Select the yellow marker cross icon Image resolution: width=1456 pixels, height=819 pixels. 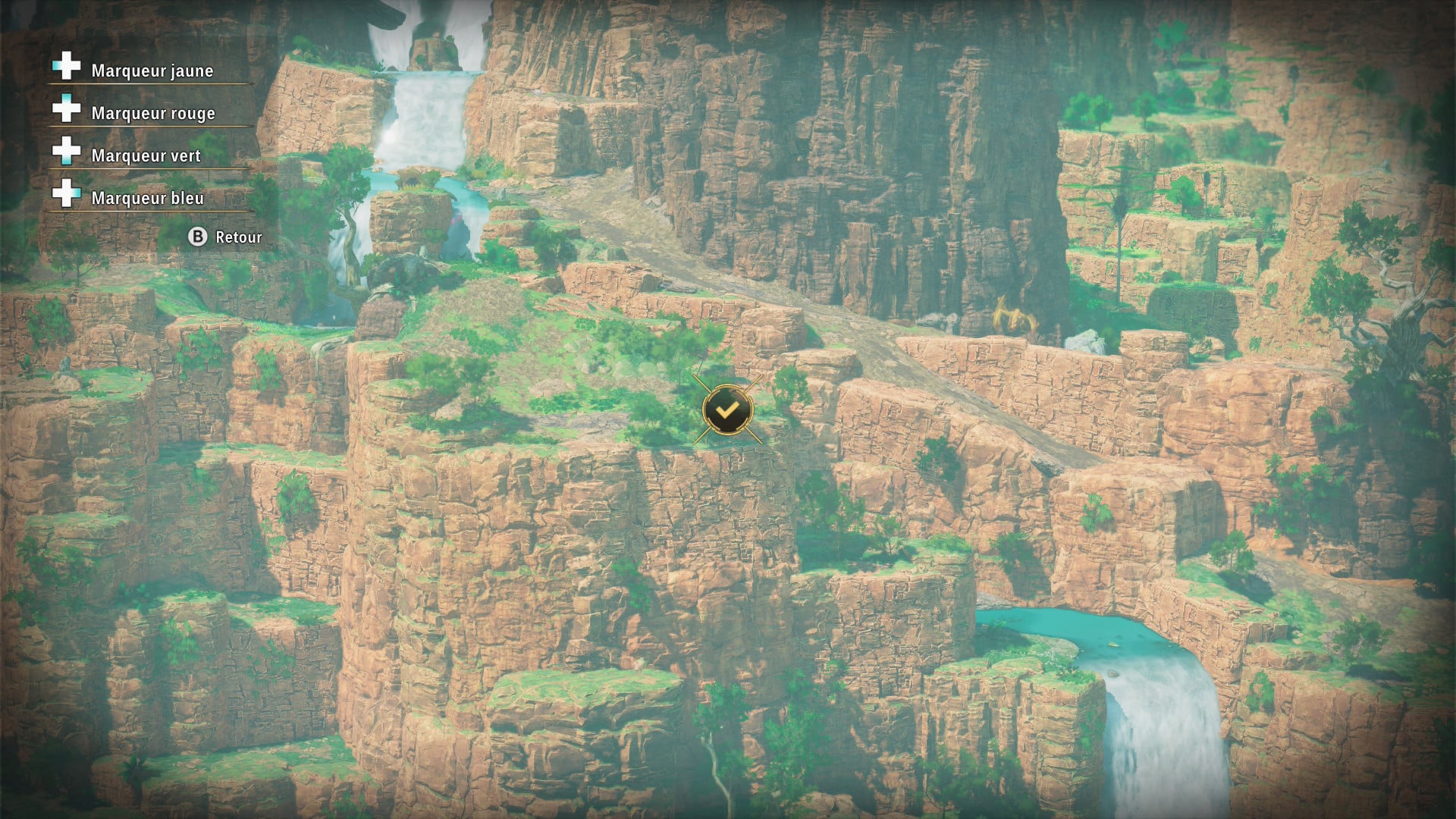pyautogui.click(x=65, y=67)
